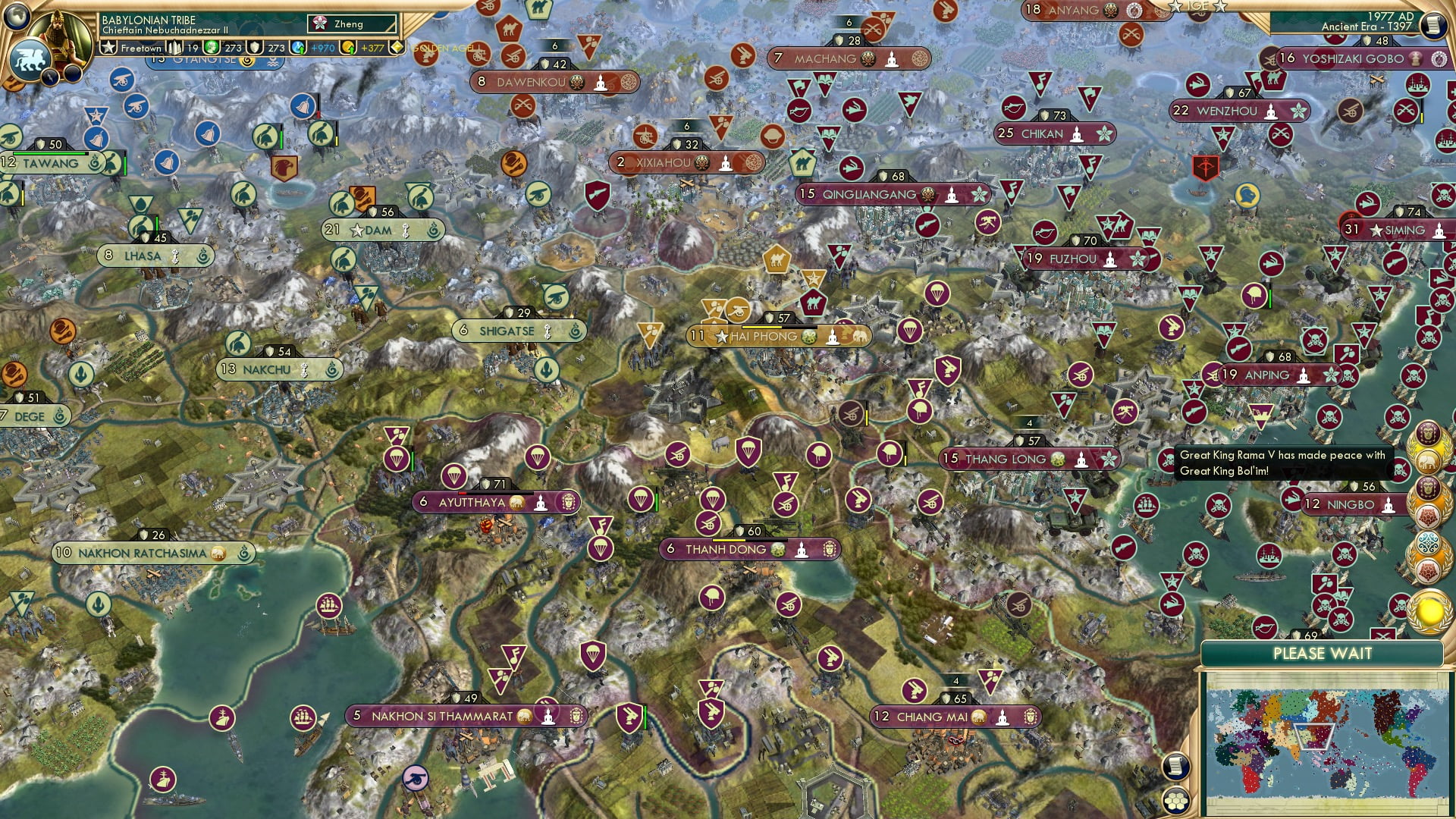Click the Freetown star toggle in the top bar
The height and width of the screenshot is (819, 1456).
coord(108,47)
